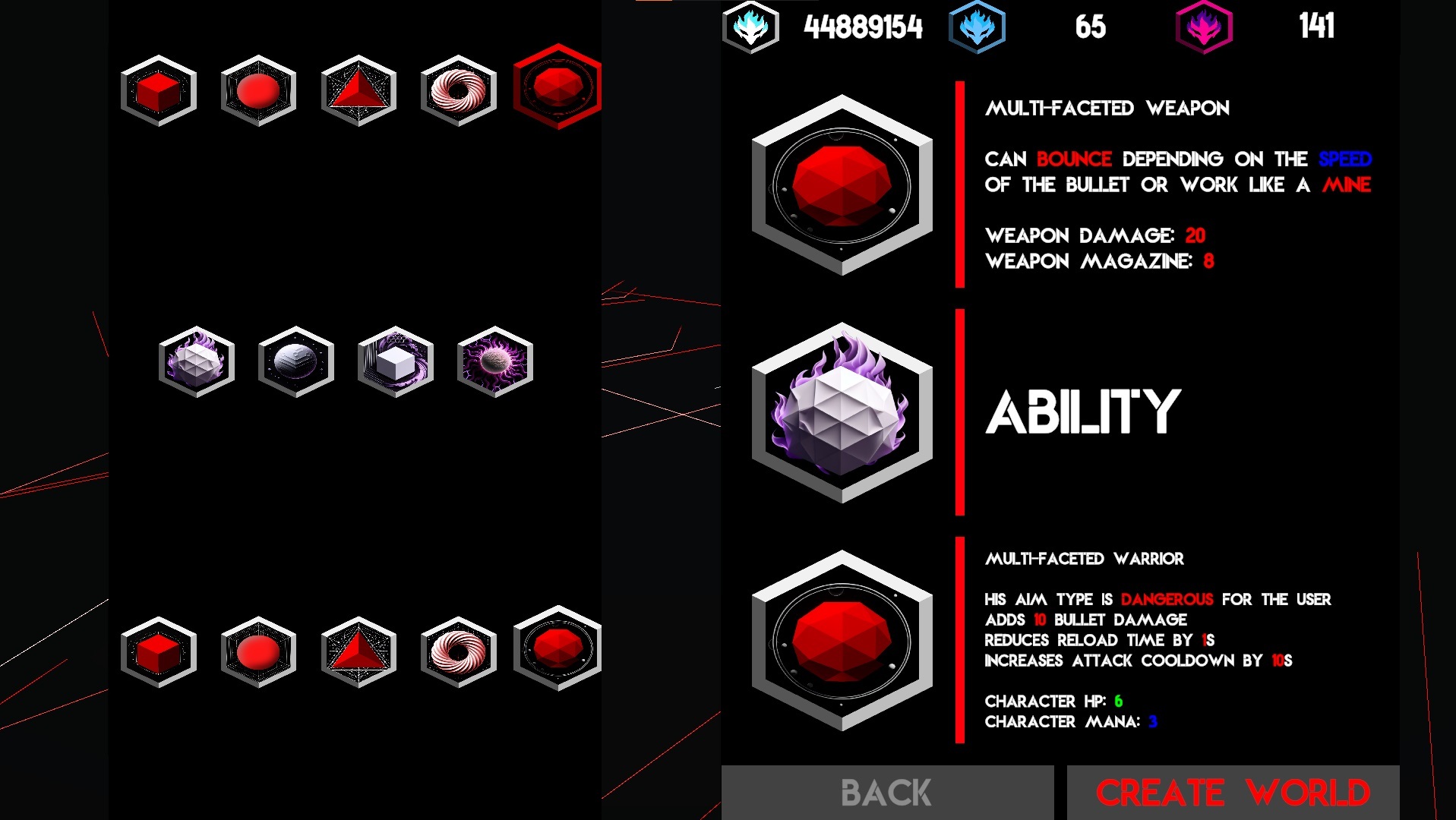Choose the spiral torus warrior
Screen dimensions: 1456x820
coord(458,651)
